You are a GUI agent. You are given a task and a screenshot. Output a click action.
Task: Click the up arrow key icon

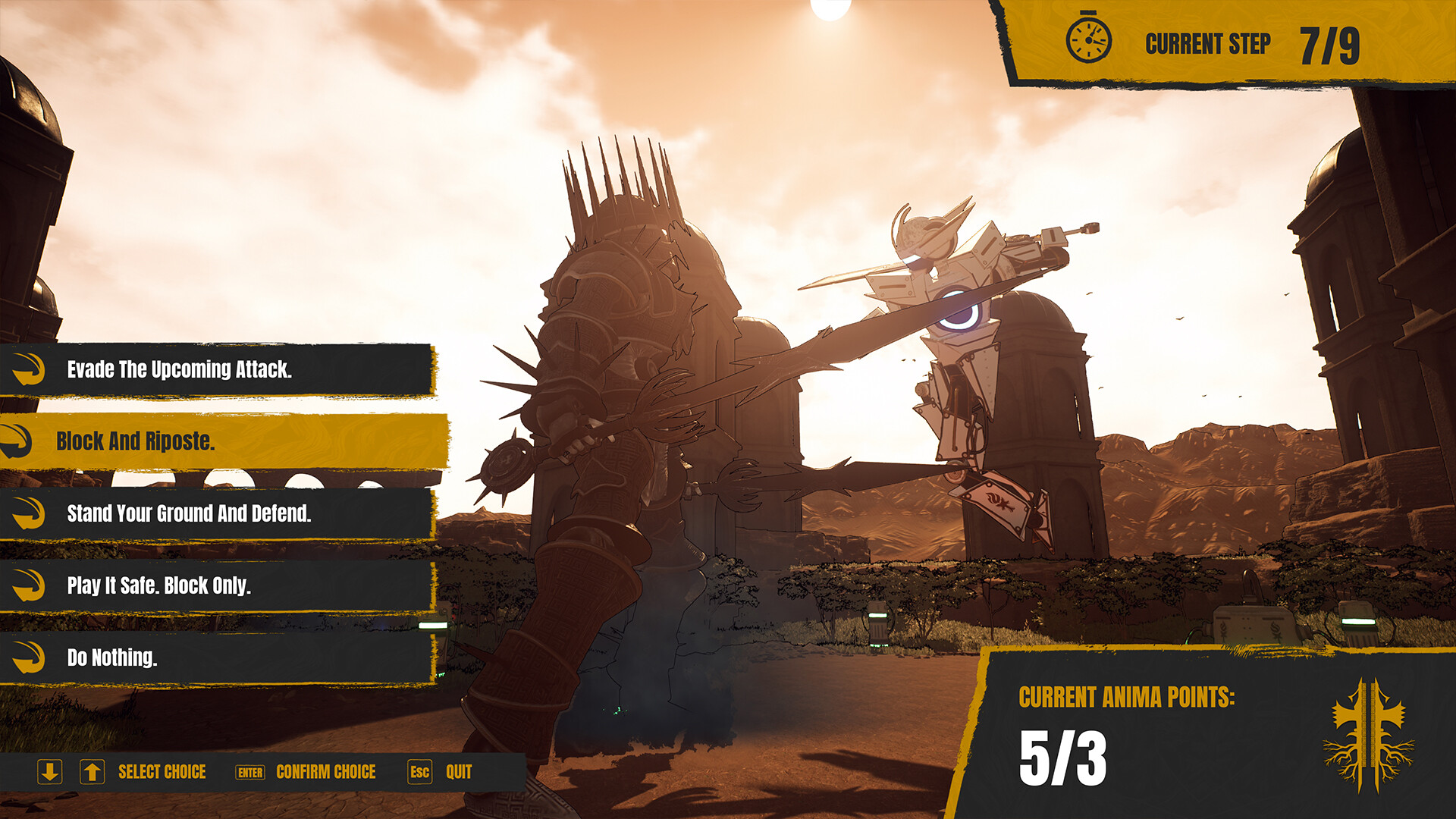coord(93,773)
